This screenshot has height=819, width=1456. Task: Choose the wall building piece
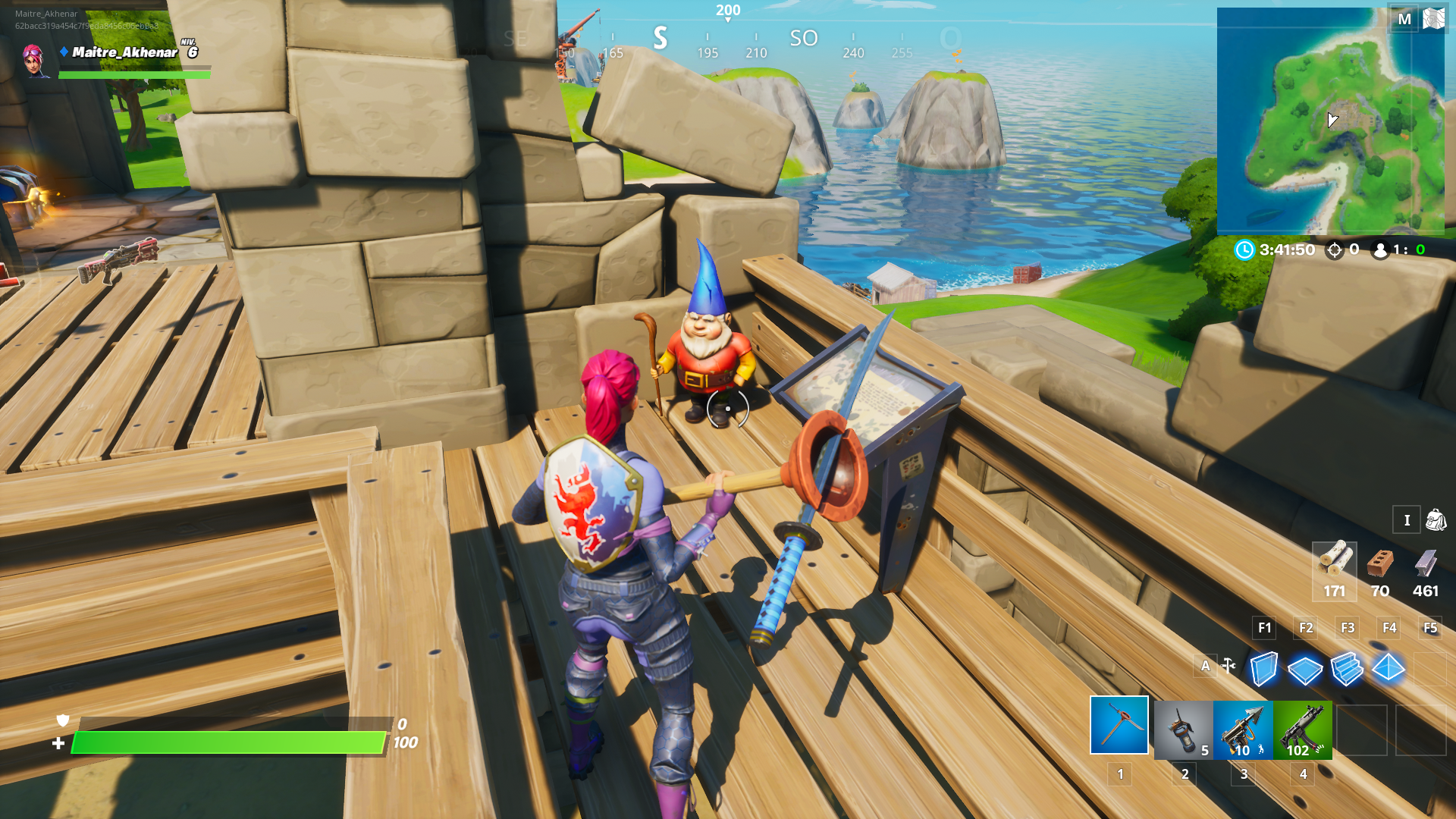coord(1263,669)
